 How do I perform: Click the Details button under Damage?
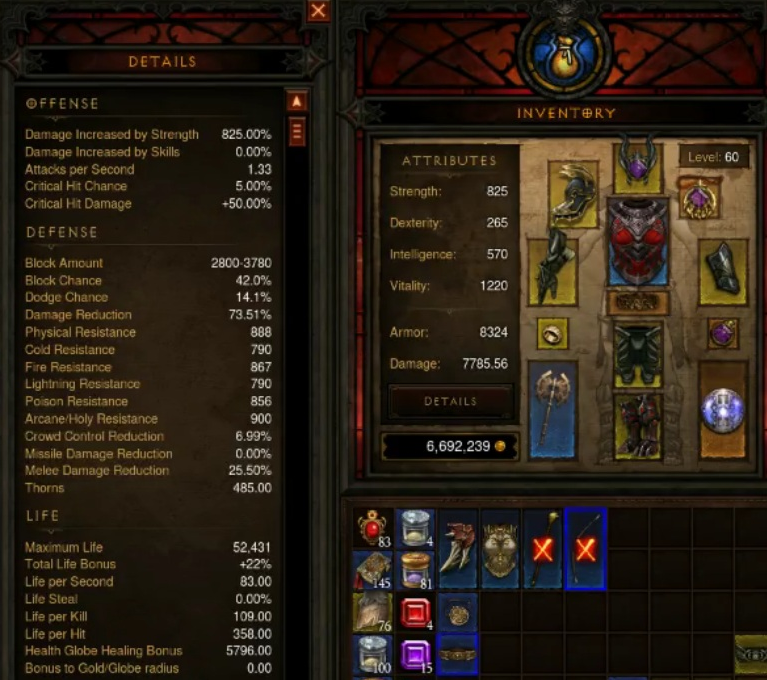point(451,401)
